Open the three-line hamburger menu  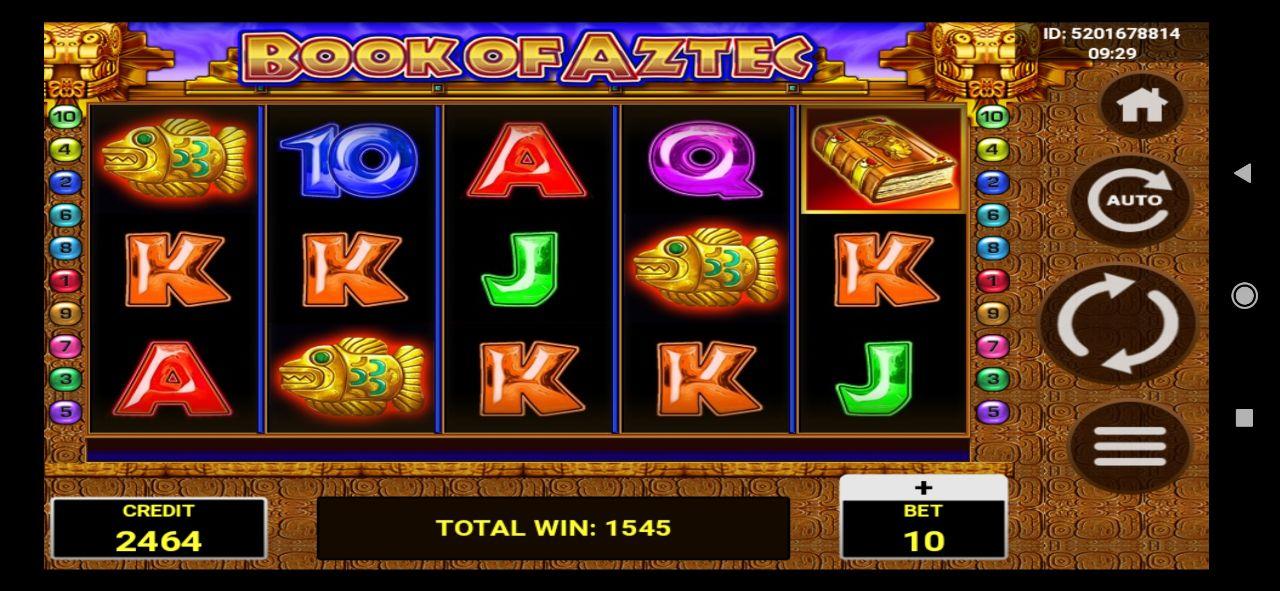(x=1130, y=446)
